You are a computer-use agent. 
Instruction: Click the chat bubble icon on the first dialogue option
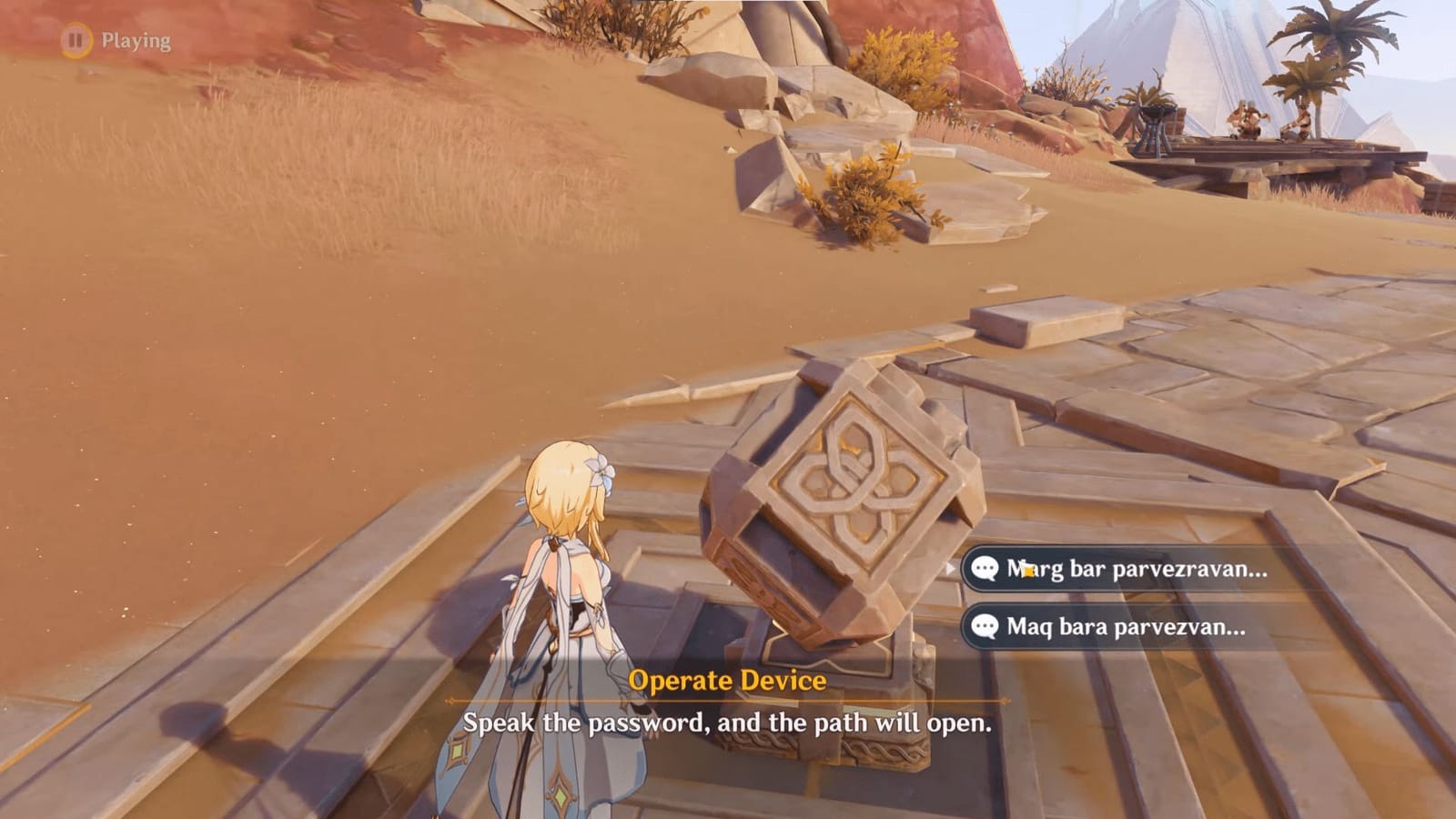point(986,567)
